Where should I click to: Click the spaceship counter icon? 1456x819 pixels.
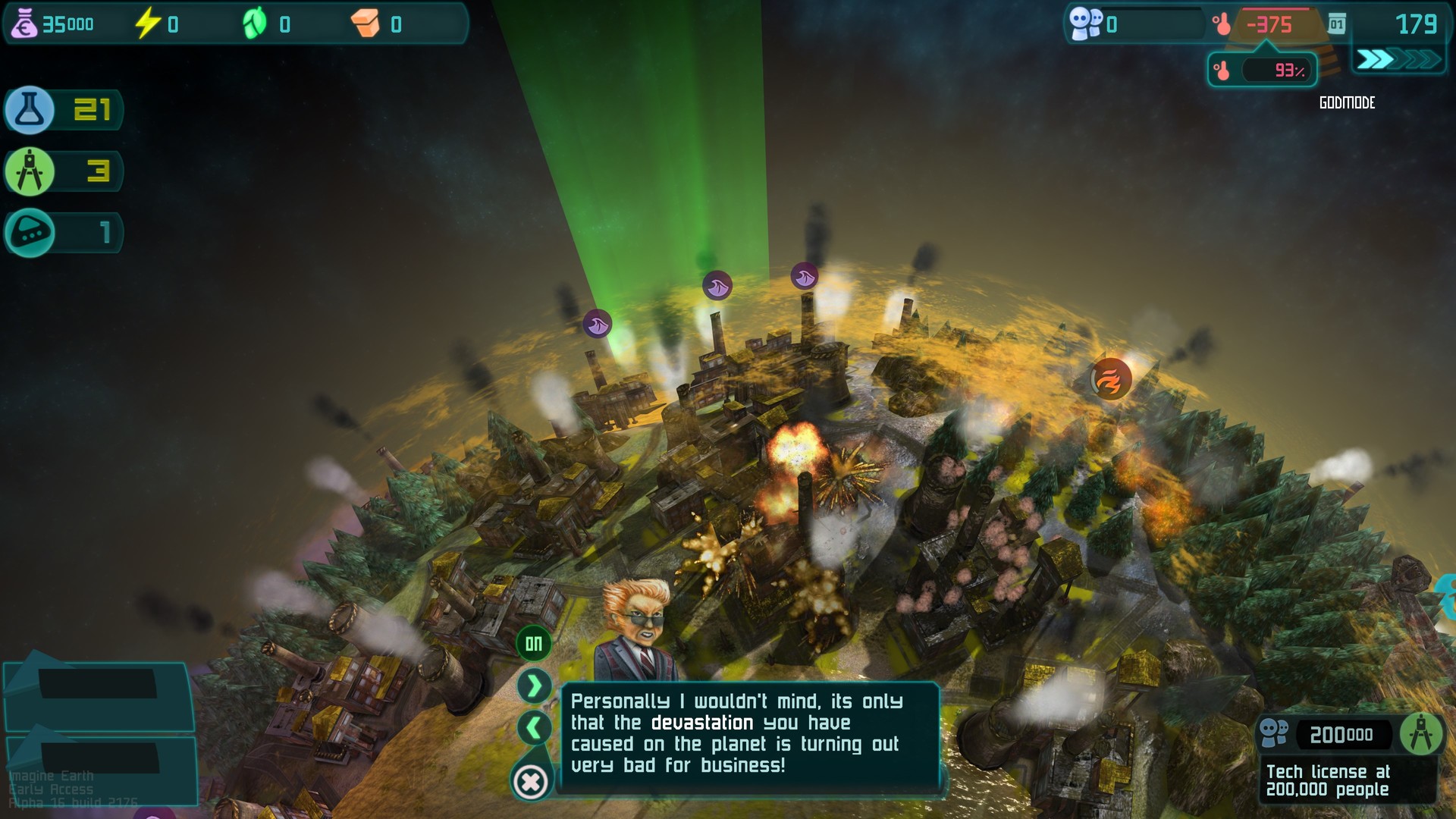(x=30, y=233)
